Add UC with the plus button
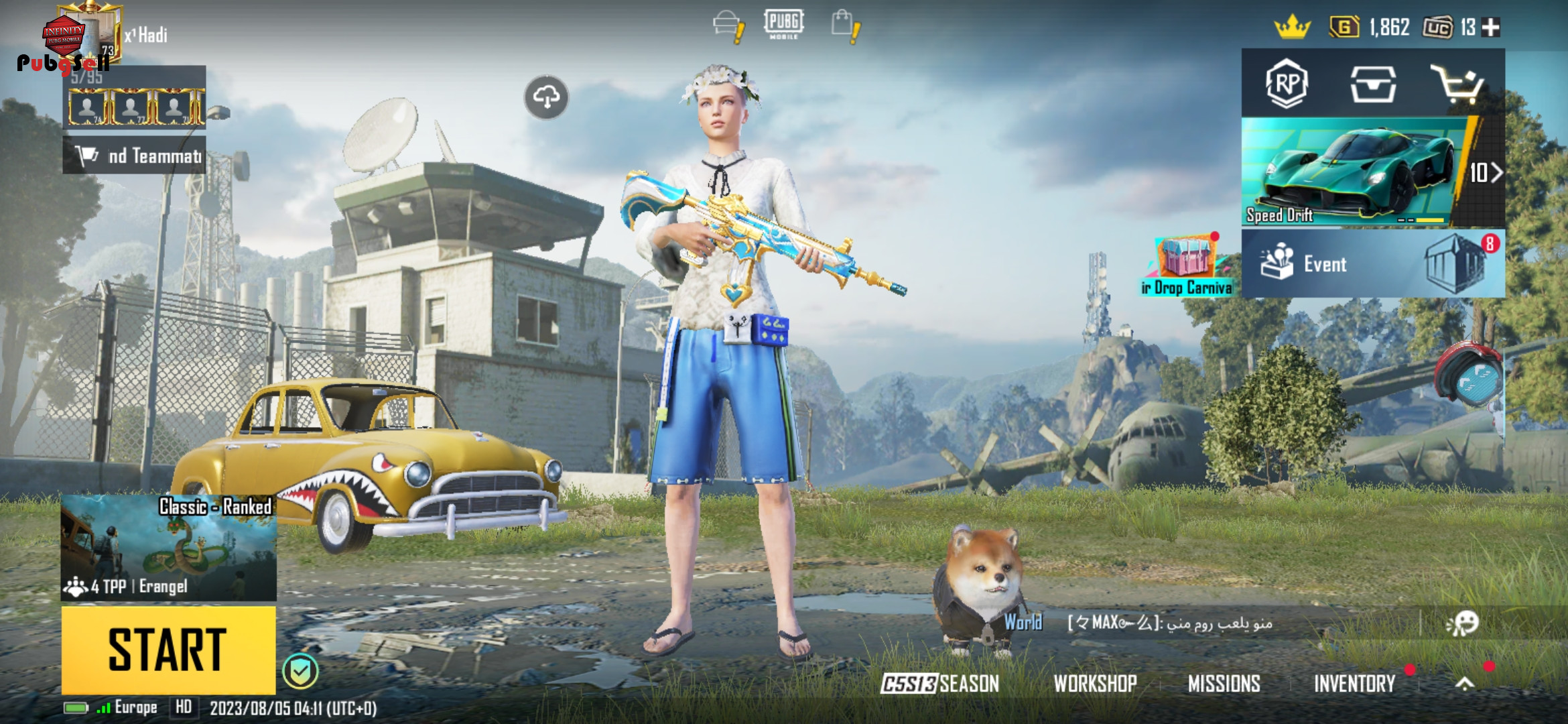The width and height of the screenshot is (1568, 724). 1491,27
